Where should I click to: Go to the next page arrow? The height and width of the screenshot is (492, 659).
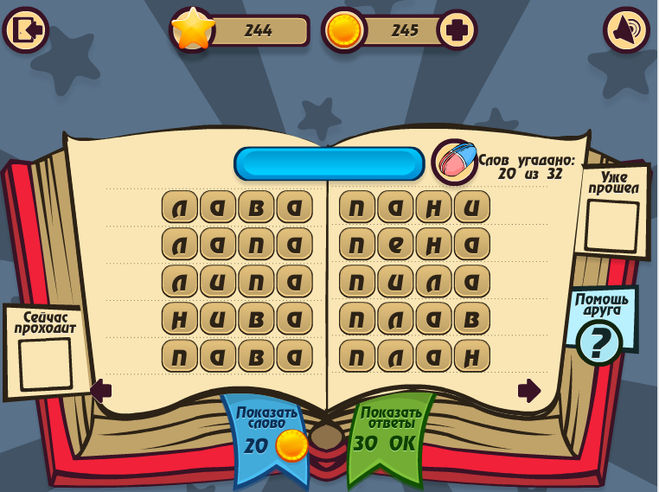pos(529,389)
